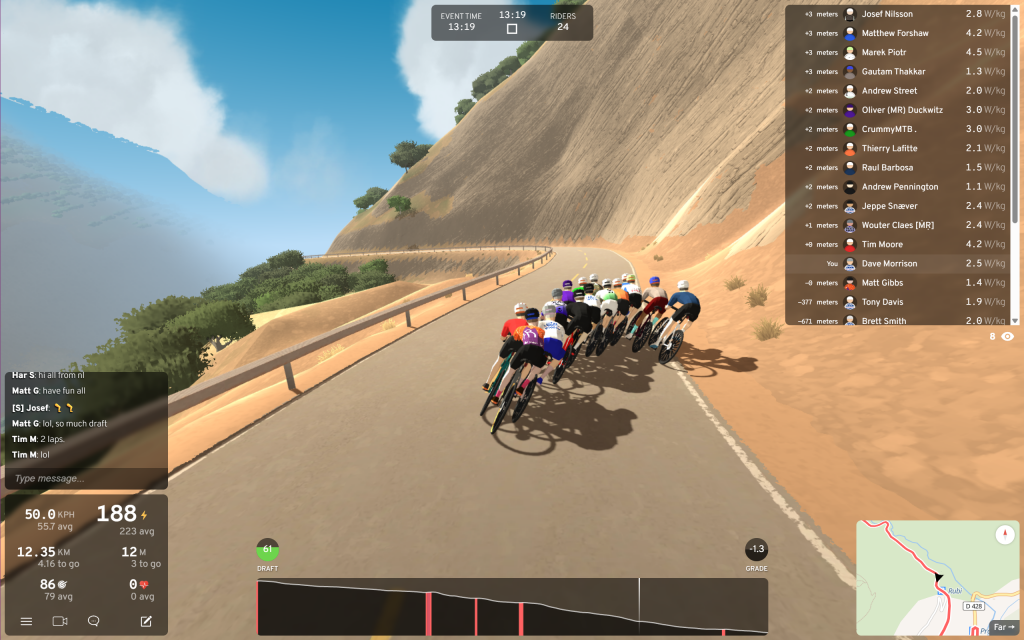
Task: Toggle the spectator eye icon
Action: point(1007,337)
